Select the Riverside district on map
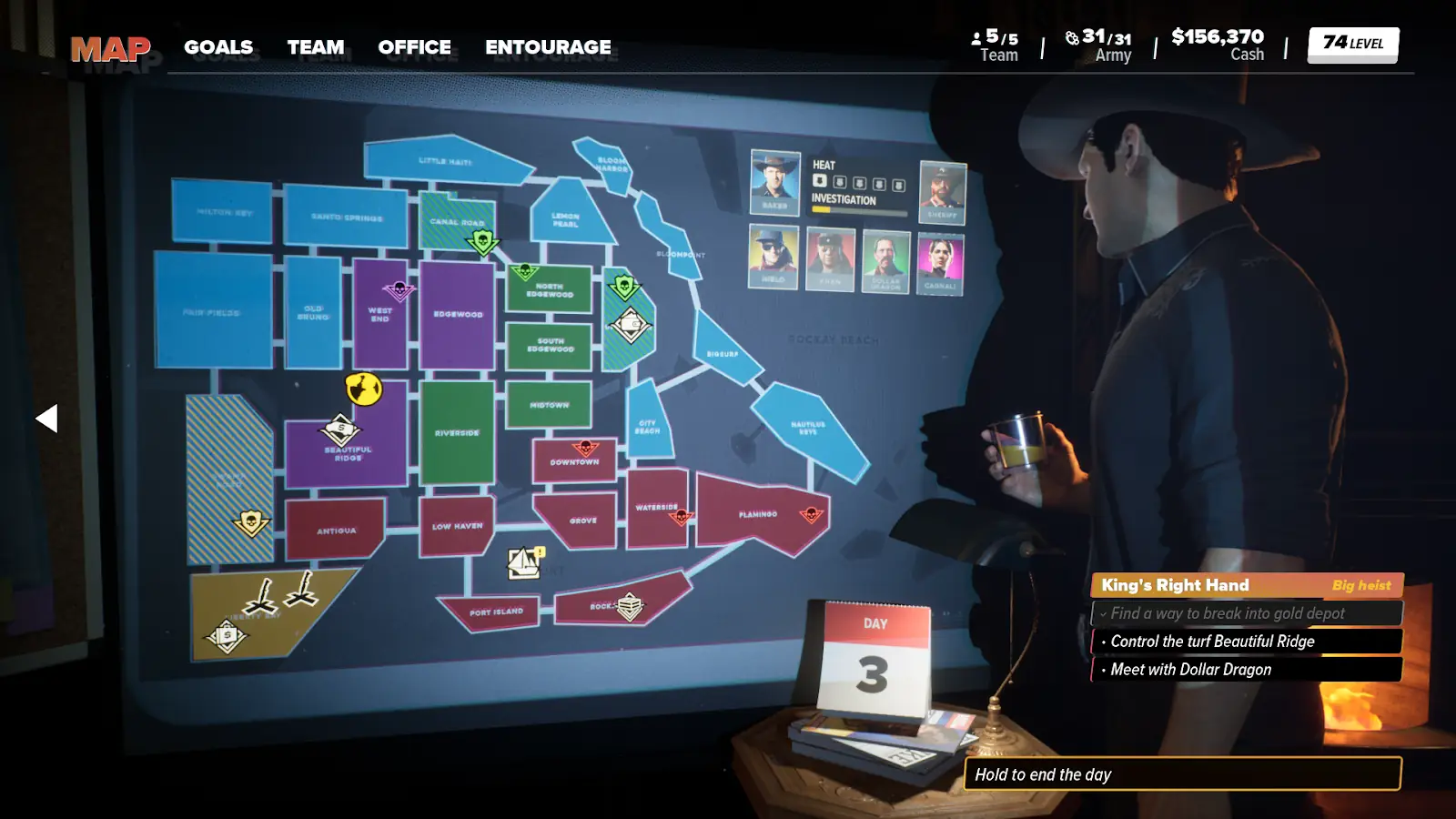 coord(457,433)
